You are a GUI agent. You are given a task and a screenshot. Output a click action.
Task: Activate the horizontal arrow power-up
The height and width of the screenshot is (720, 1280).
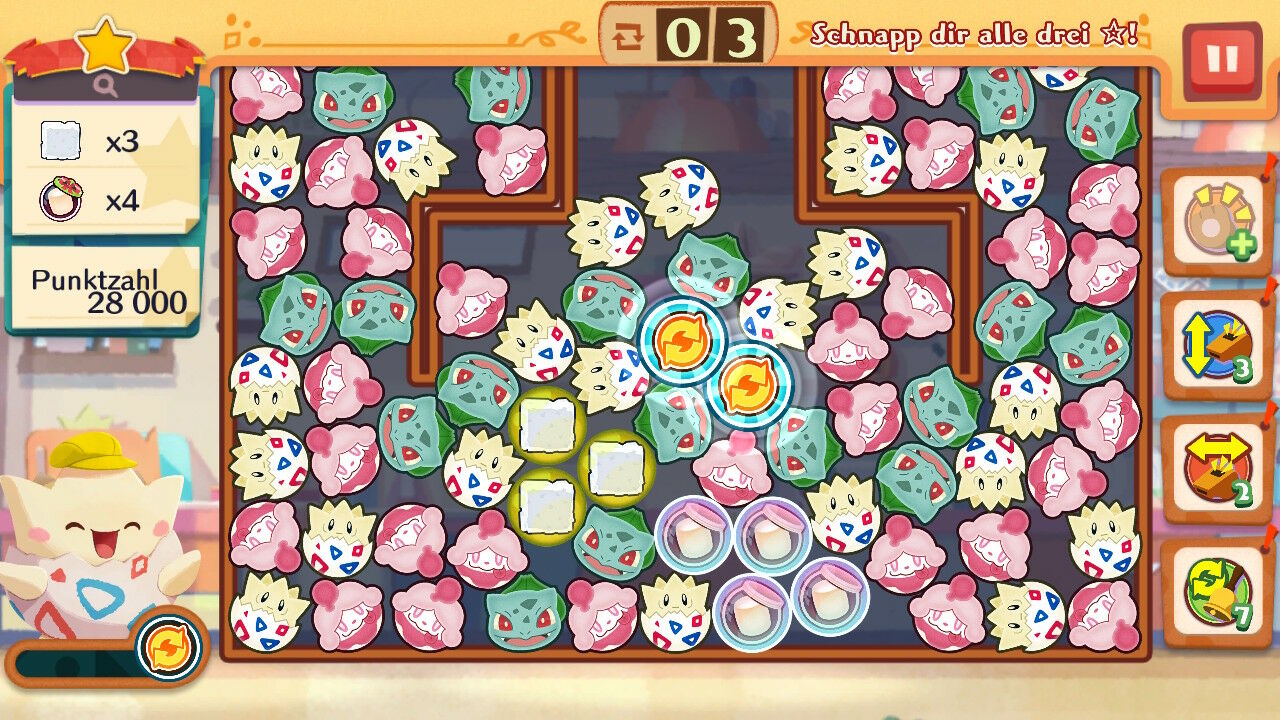pyautogui.click(x=1217, y=470)
